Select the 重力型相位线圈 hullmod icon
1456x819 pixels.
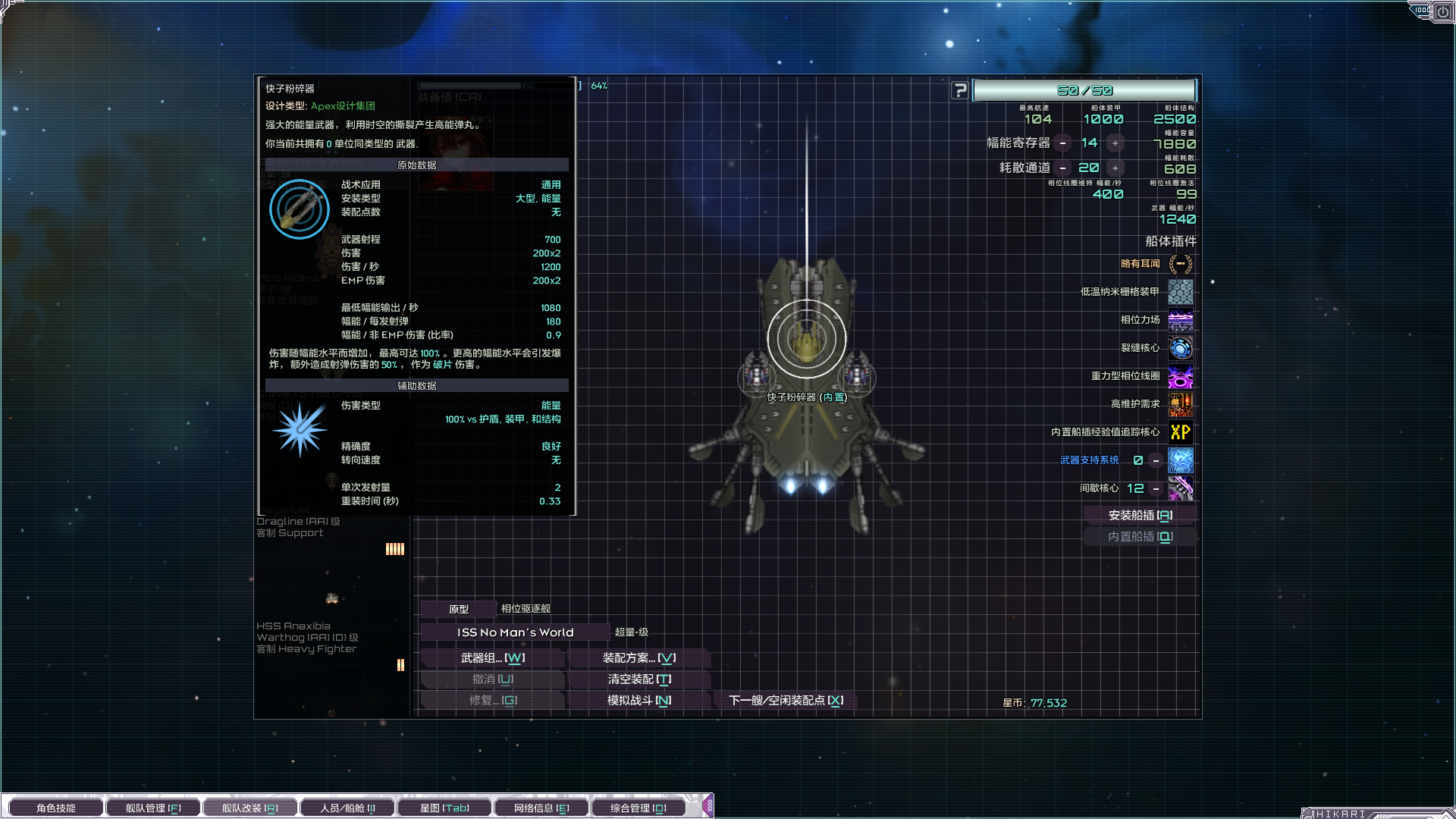1180,376
